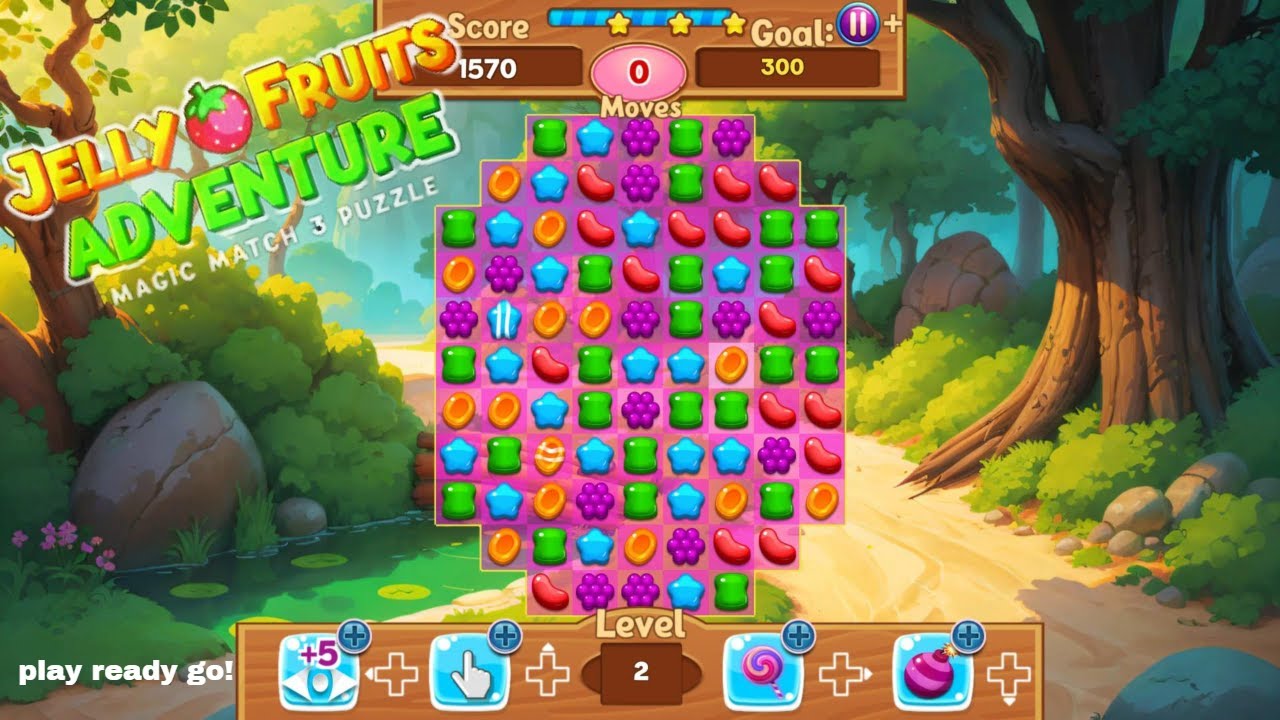Buy more hand boosters via its plus badge
This screenshot has width=1280, height=720.
tap(505, 635)
